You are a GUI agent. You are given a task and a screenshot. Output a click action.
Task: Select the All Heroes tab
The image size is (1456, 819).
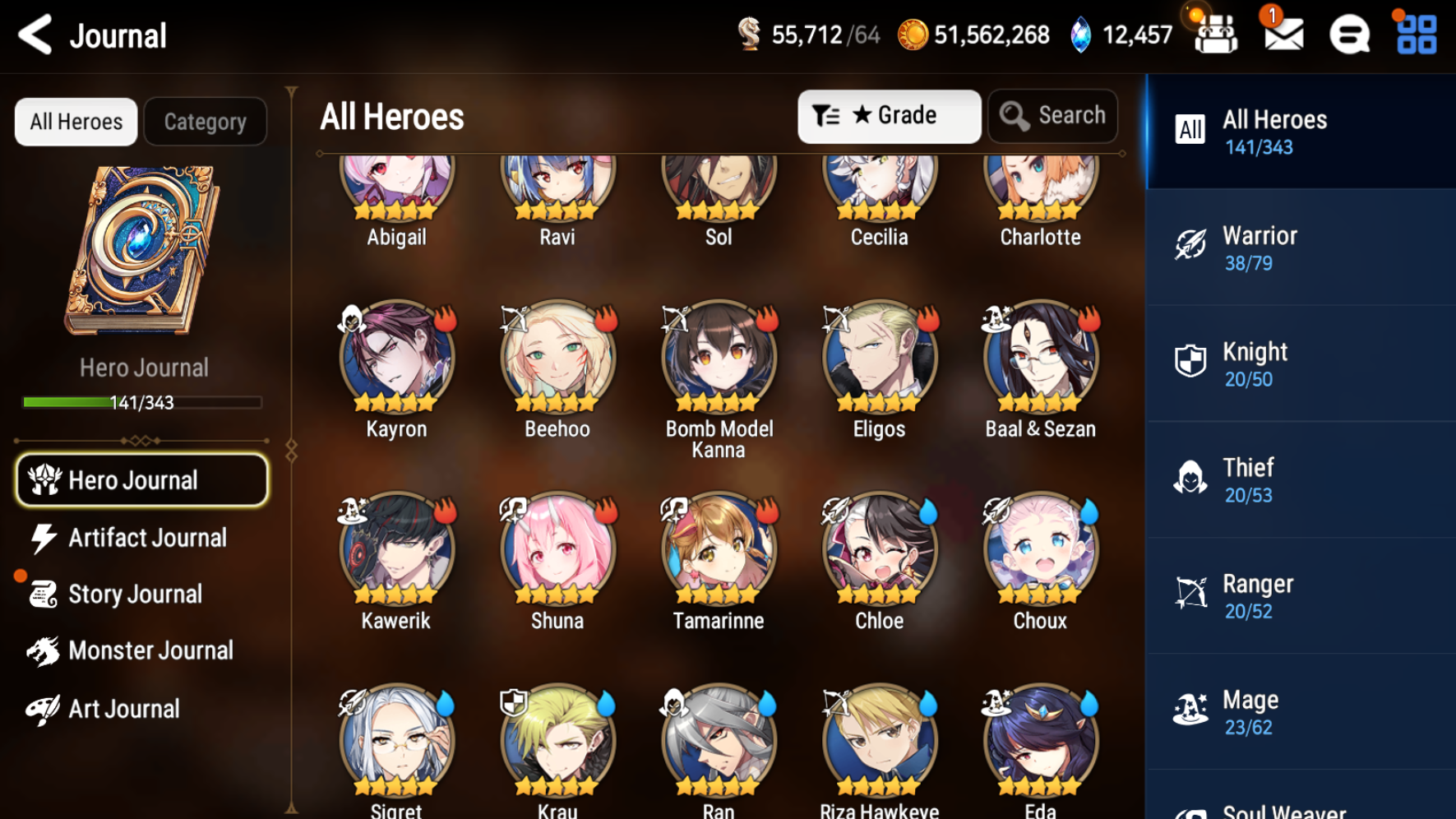tap(76, 122)
